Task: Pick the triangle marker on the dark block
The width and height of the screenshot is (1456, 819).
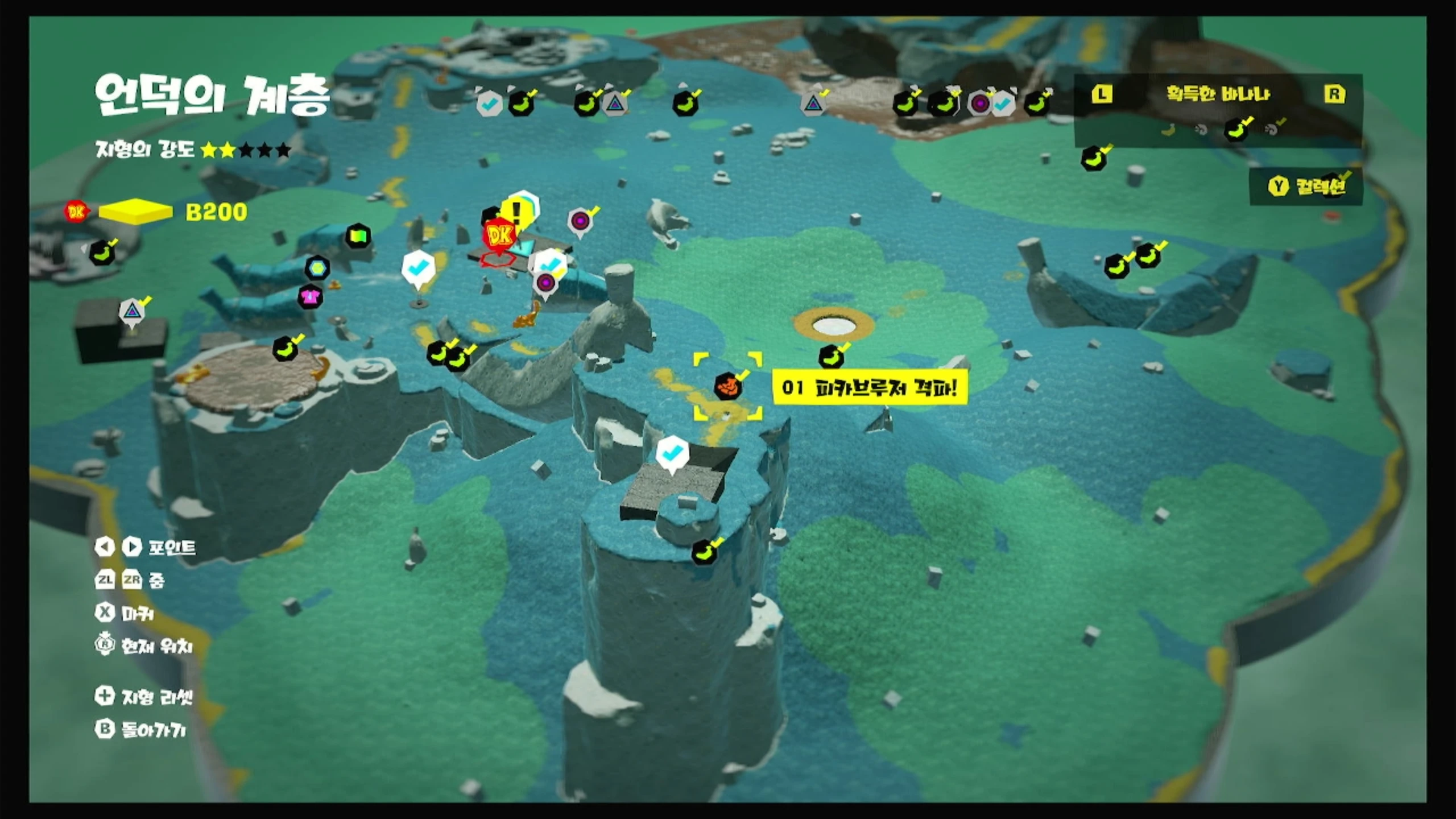Action: pyautogui.click(x=132, y=311)
